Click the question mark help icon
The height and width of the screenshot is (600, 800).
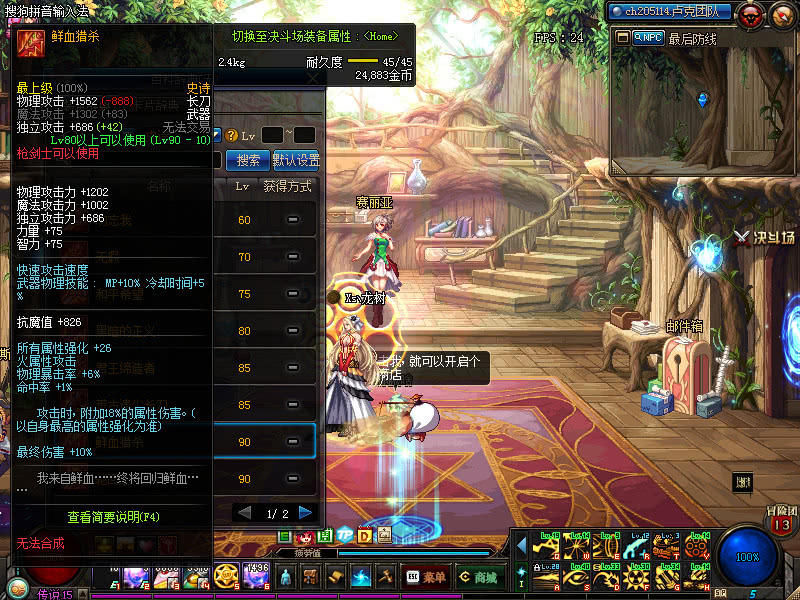(231, 135)
